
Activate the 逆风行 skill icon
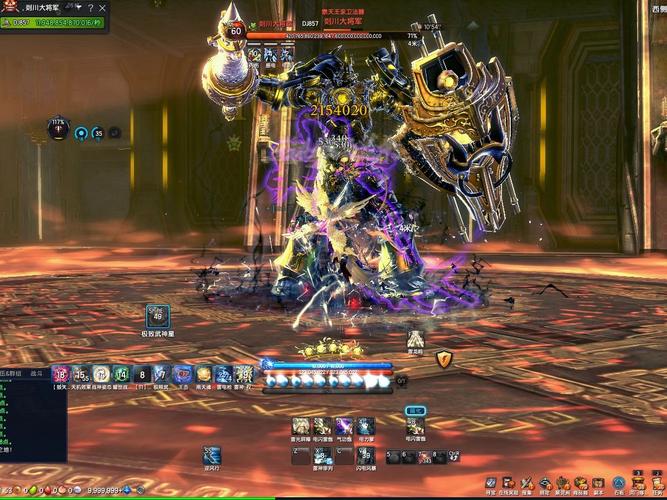(211, 455)
